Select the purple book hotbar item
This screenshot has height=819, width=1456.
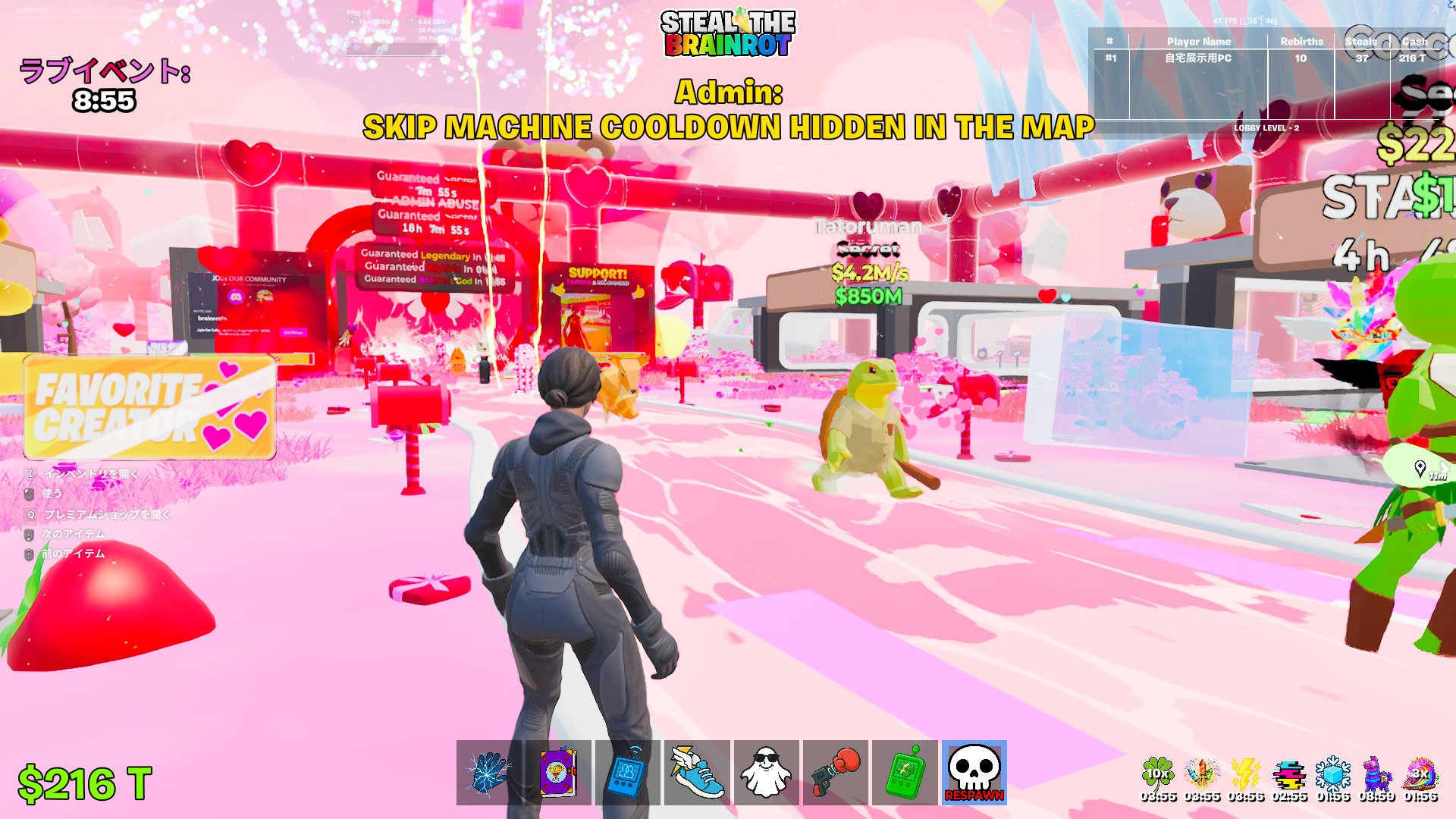pyautogui.click(x=558, y=773)
